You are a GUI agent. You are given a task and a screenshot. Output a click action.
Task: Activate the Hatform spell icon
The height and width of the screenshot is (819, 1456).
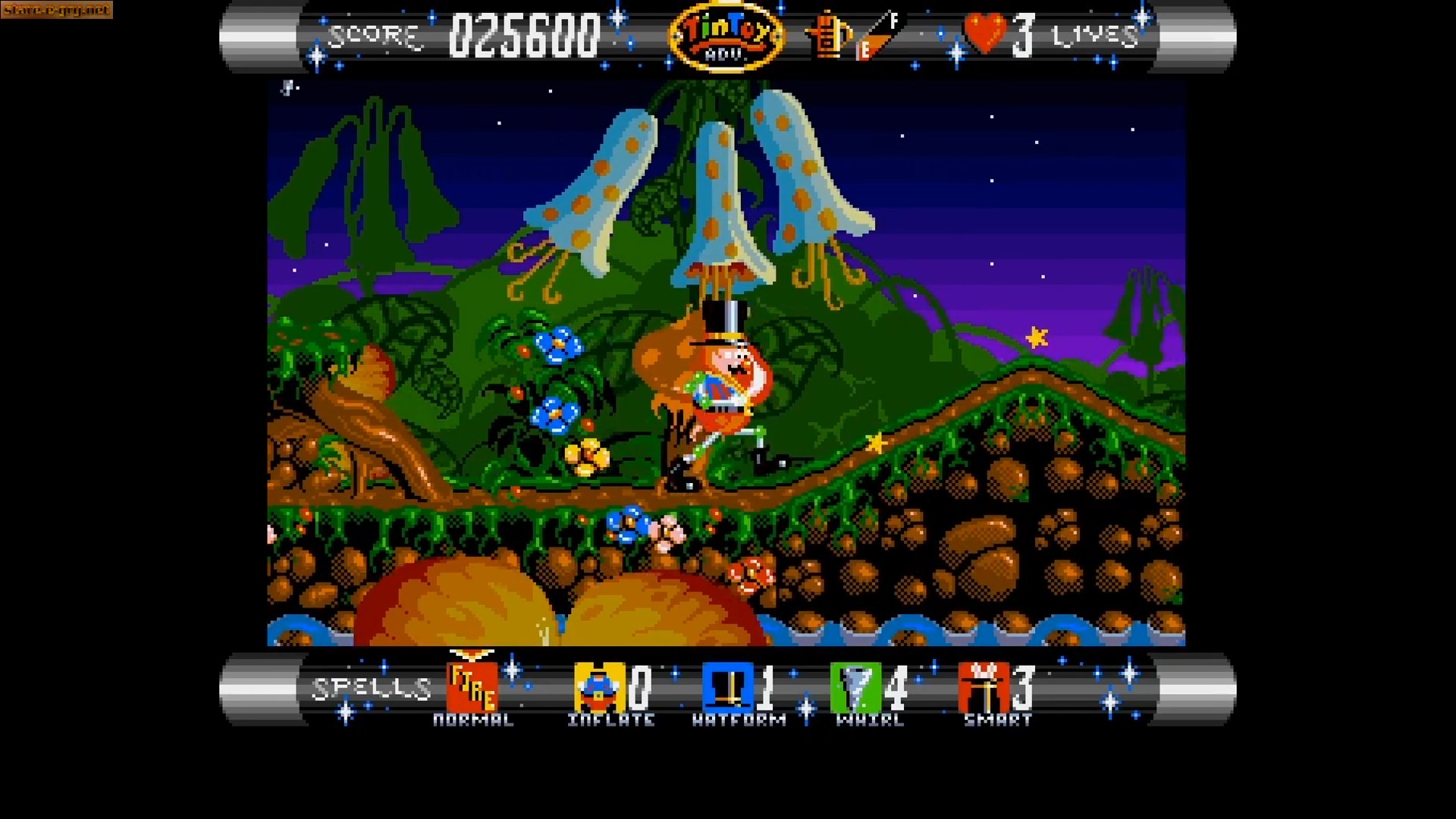click(726, 687)
